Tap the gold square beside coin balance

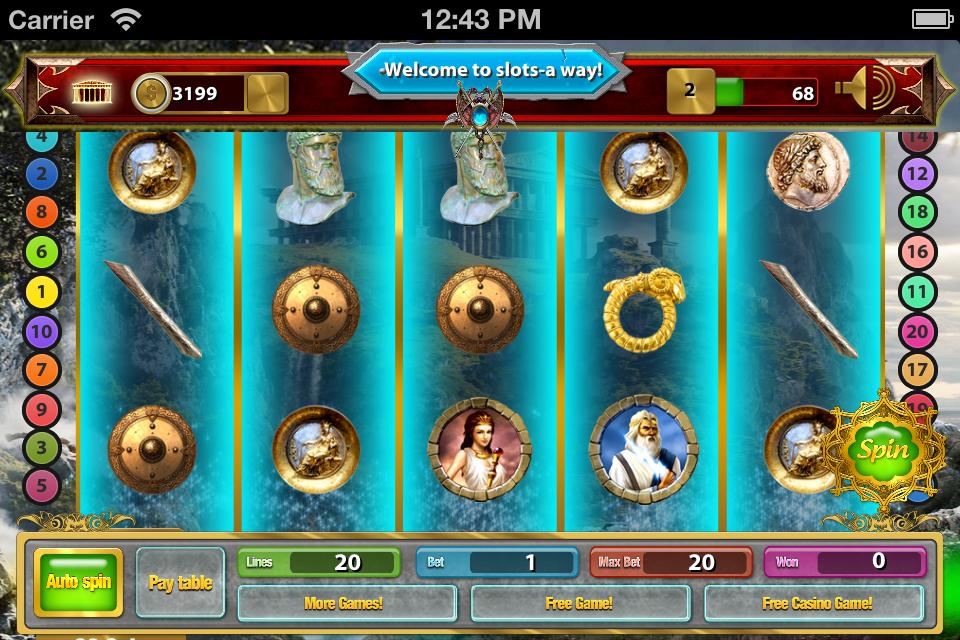click(x=266, y=94)
